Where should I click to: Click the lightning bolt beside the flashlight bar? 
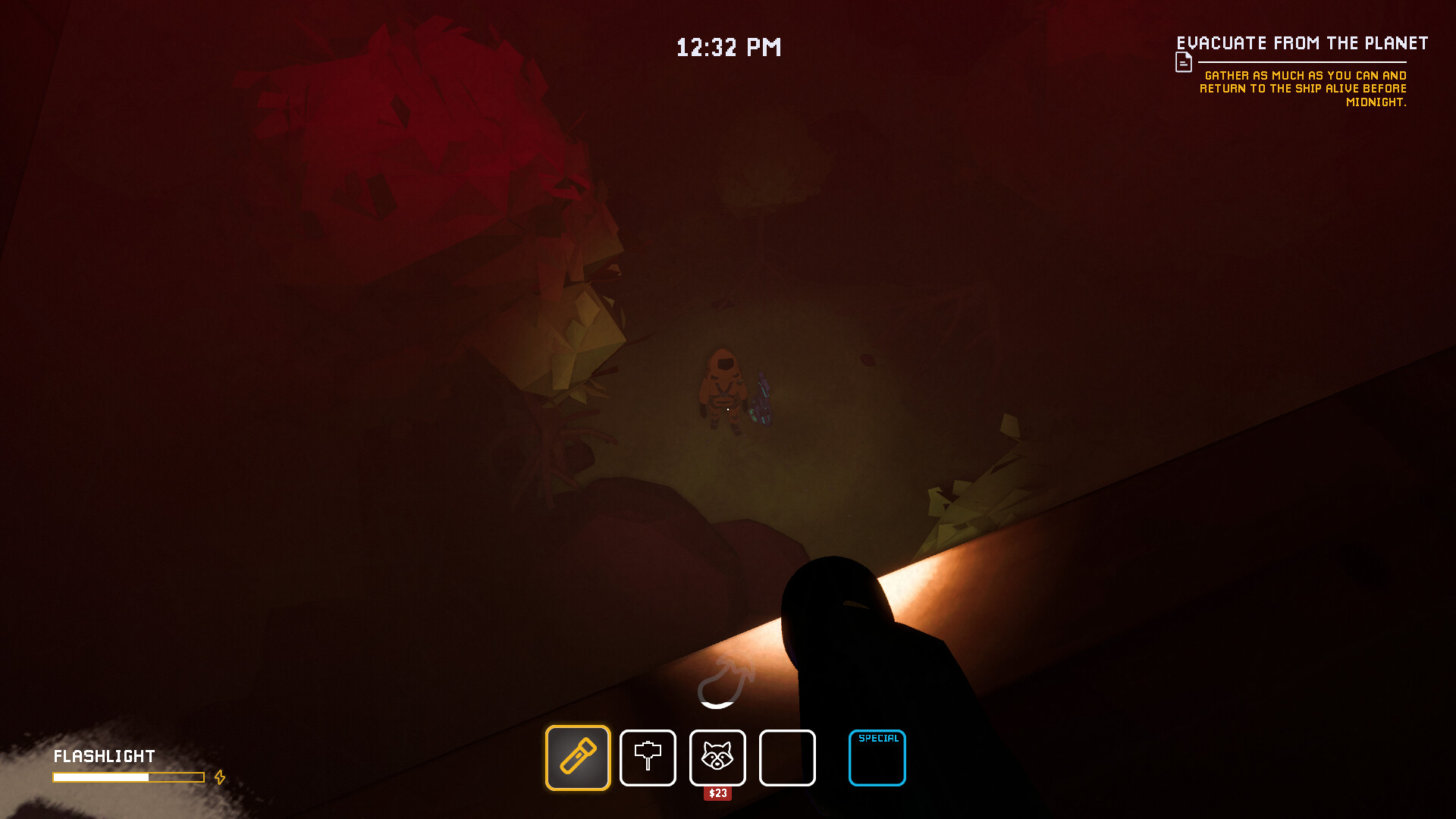click(220, 777)
